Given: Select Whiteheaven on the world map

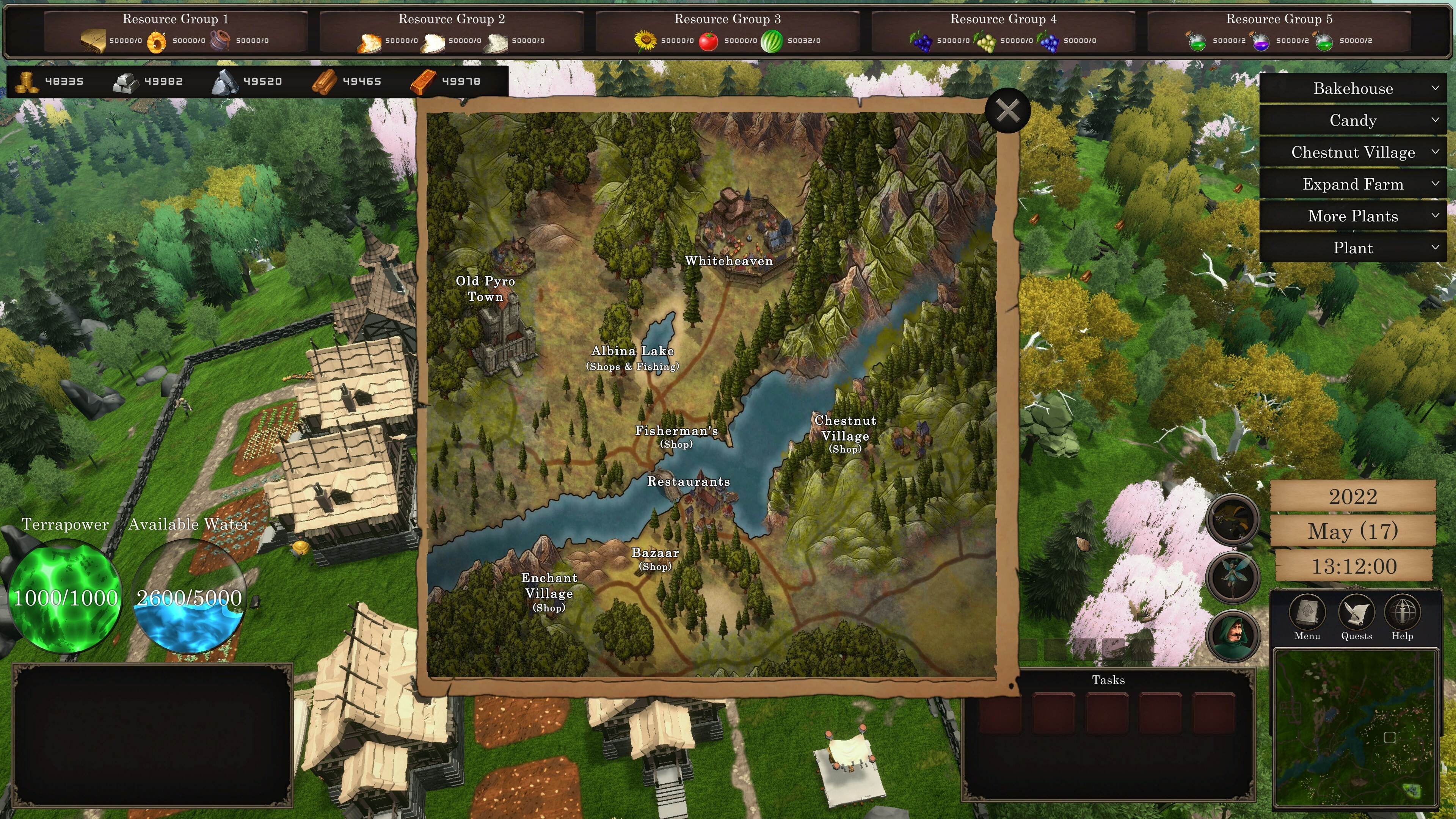Looking at the screenshot, I should point(729,261).
